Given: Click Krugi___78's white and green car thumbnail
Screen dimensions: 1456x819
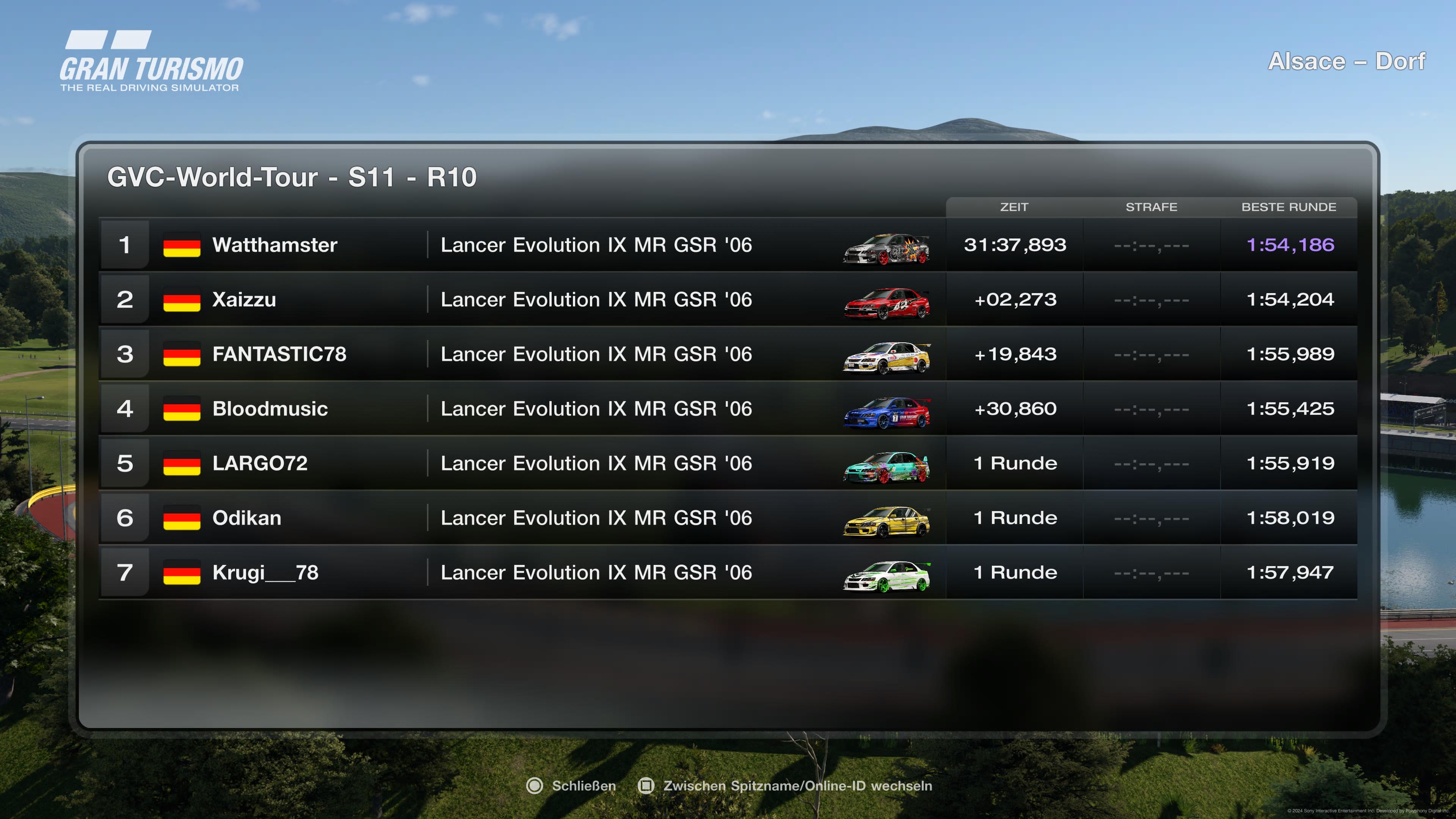Looking at the screenshot, I should click(886, 576).
